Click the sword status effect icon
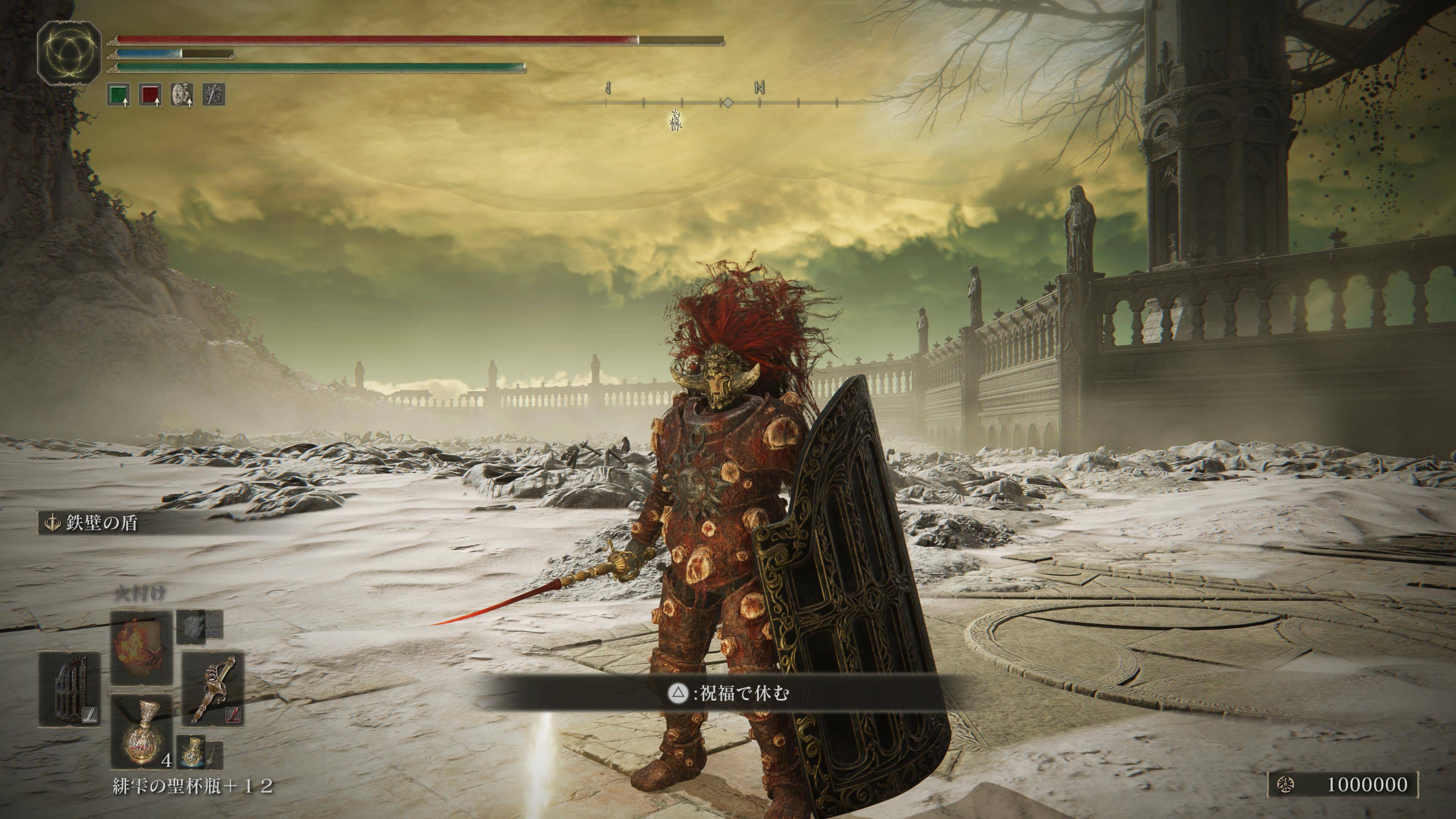This screenshot has height=819, width=1456. click(214, 94)
